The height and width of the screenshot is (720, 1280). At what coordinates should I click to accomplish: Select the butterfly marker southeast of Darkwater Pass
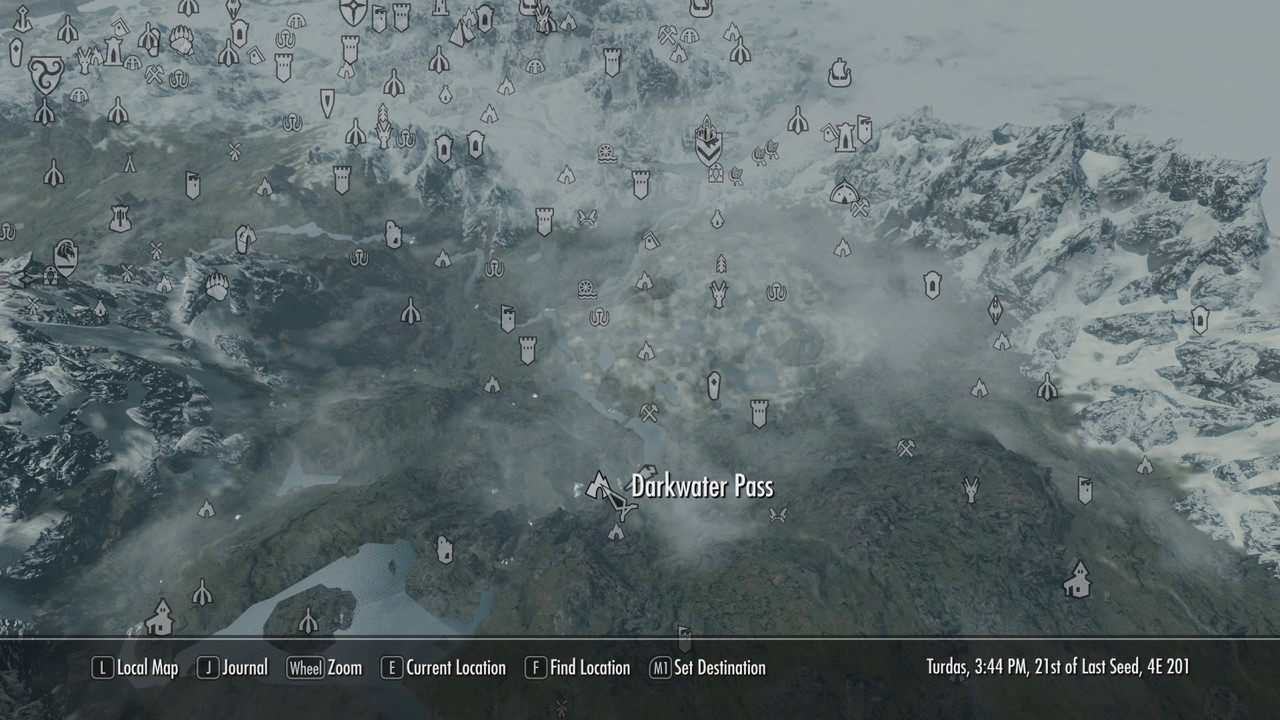click(778, 513)
